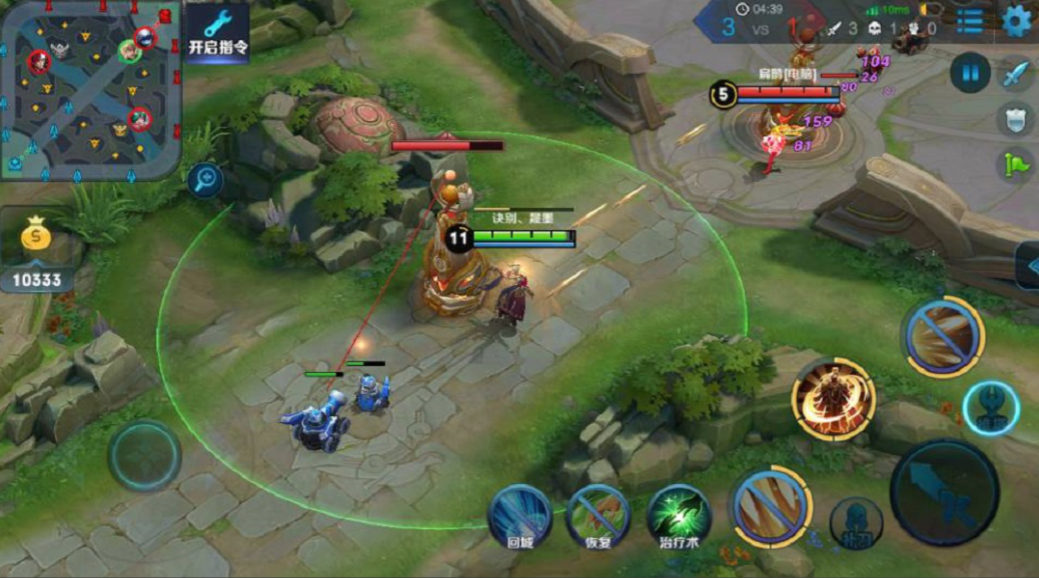Tap the 开启指令 wrench button
Viewport: 1039px width, 578px height.
217,32
